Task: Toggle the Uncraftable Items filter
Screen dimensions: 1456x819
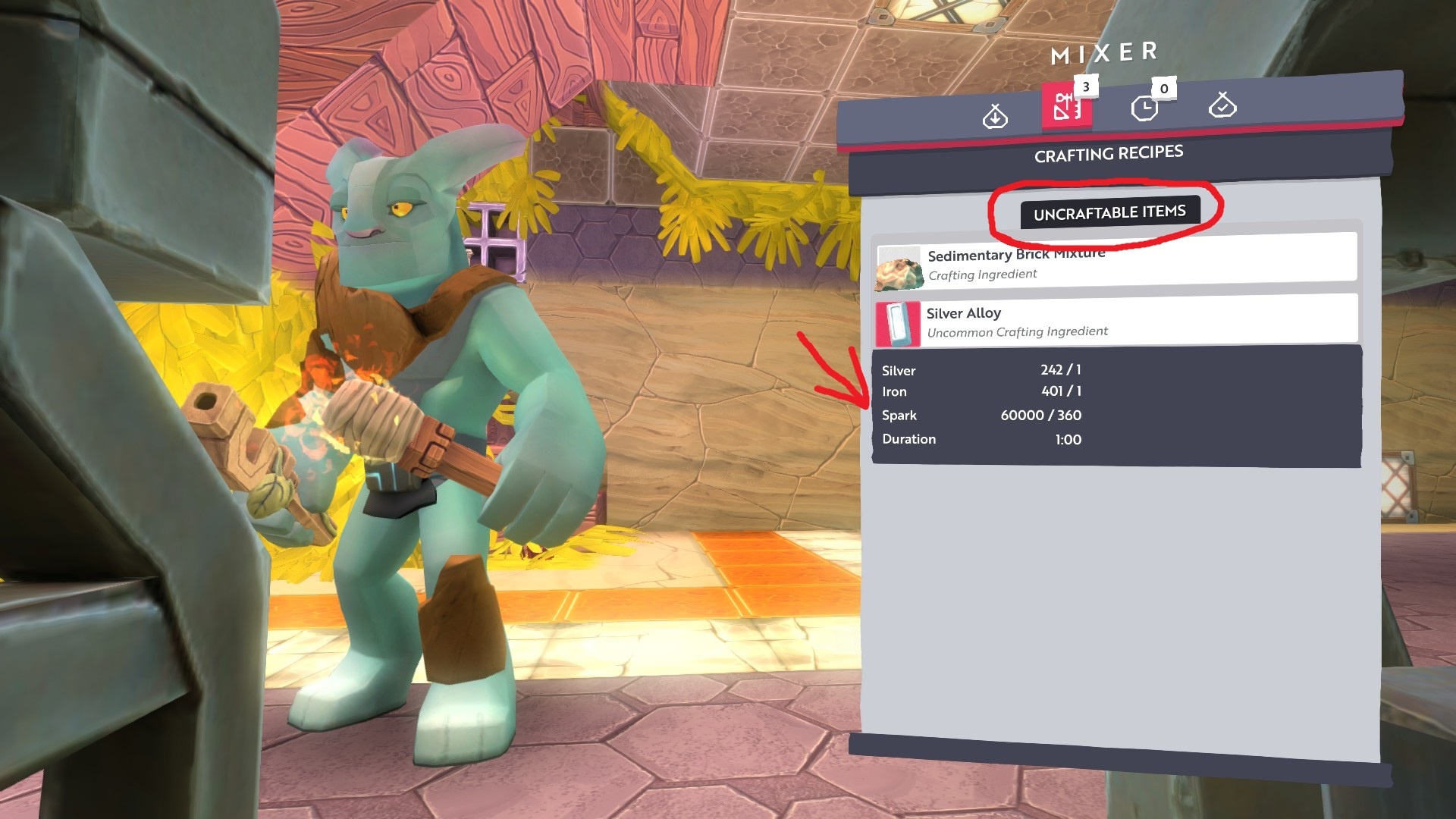Action: point(1109,213)
